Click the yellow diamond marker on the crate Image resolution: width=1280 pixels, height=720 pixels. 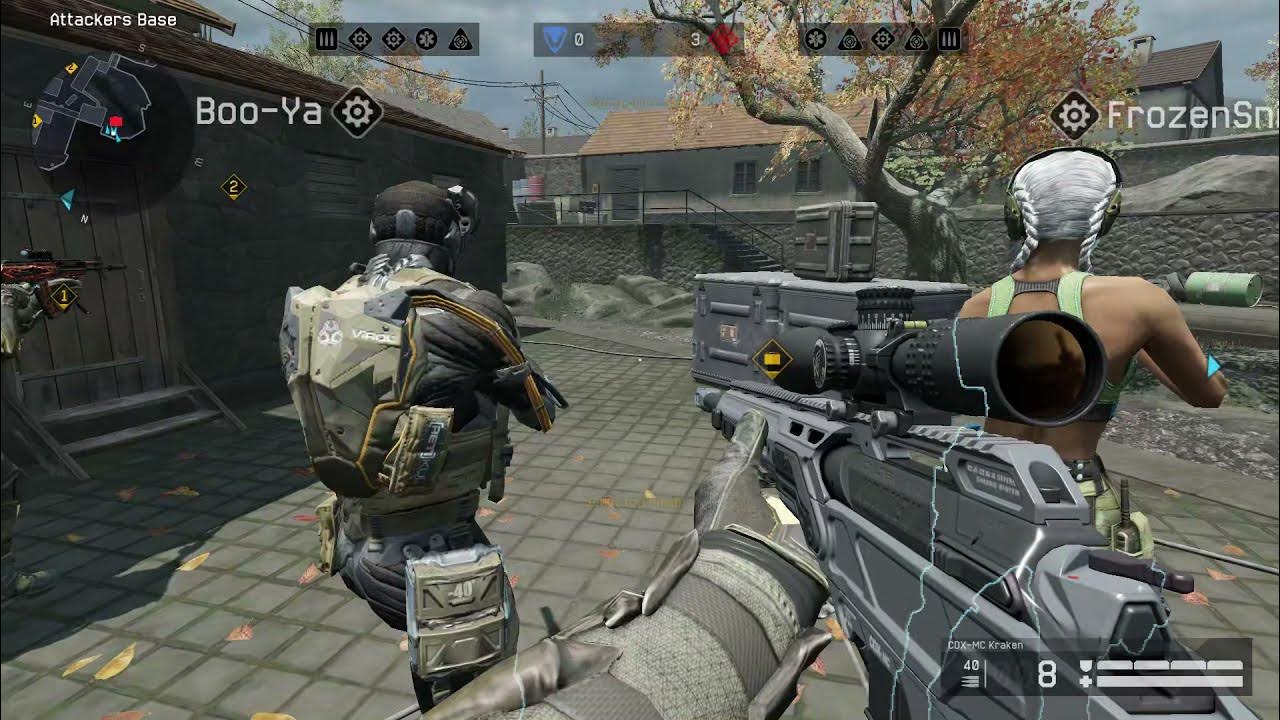pos(772,359)
